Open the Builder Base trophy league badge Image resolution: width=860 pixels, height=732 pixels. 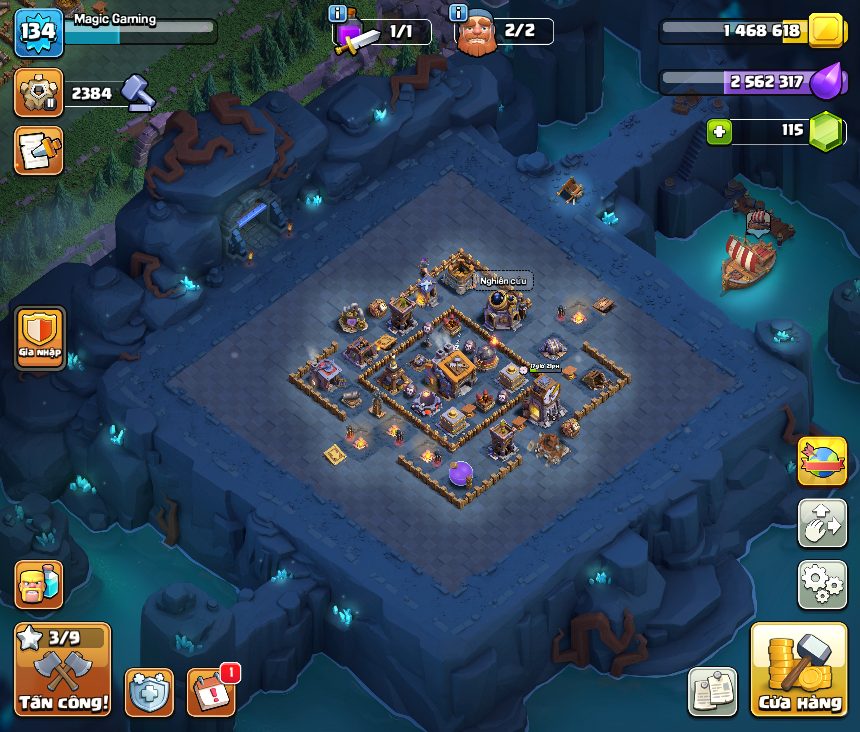39,93
